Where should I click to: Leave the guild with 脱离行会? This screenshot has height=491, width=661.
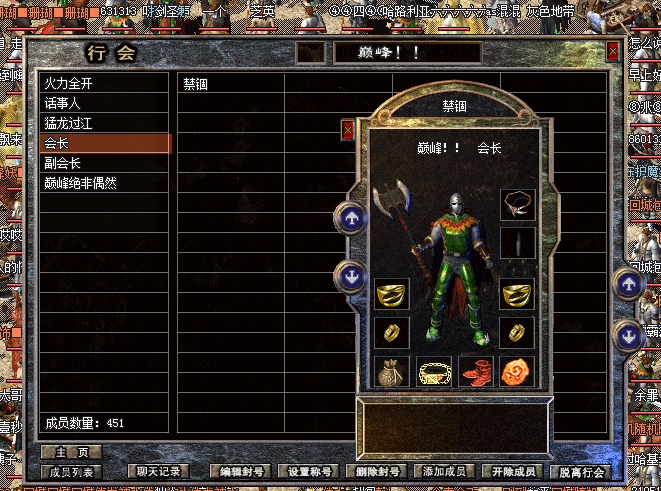(580, 471)
